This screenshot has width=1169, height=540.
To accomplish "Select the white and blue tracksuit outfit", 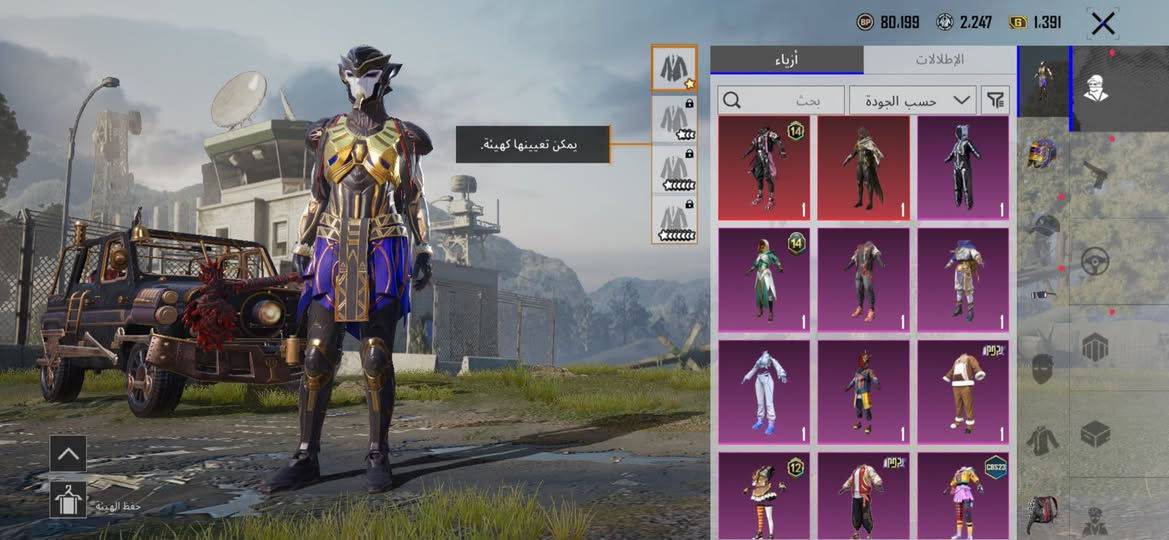I will click(x=764, y=391).
